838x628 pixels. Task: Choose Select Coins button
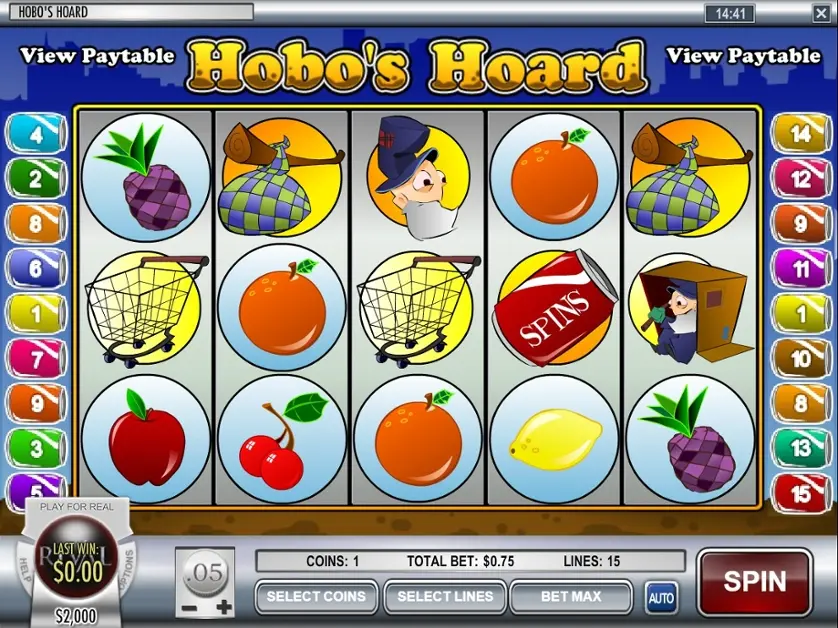[316, 597]
